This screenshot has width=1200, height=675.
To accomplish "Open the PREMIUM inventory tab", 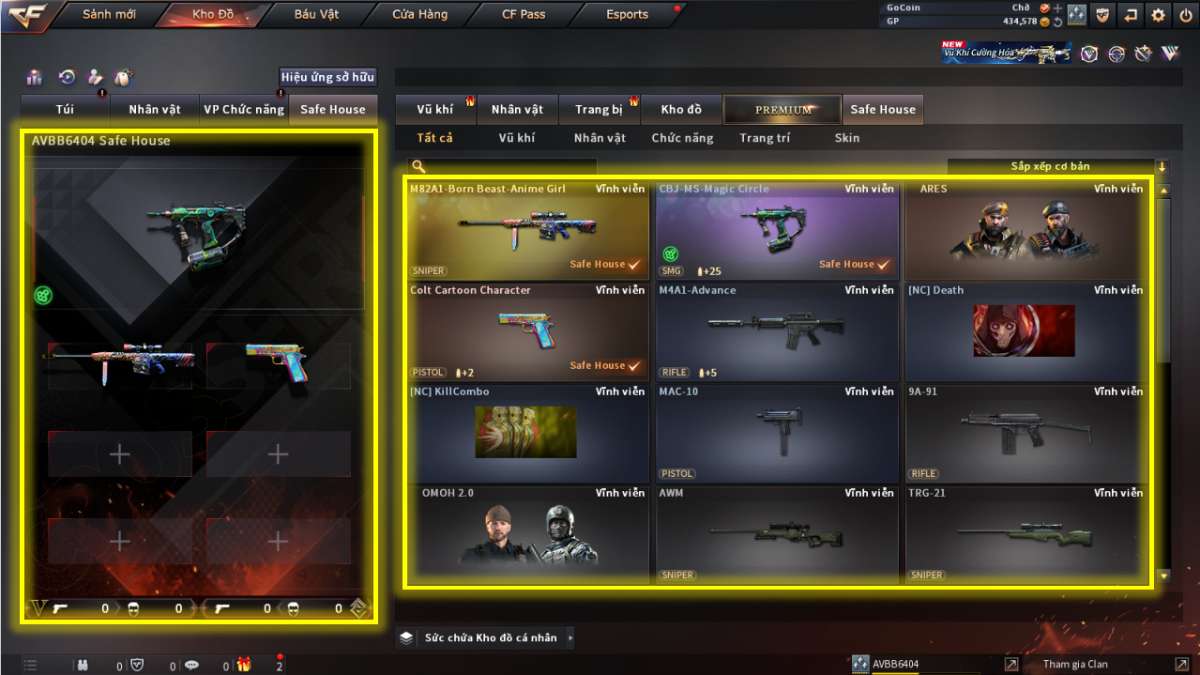I will (783, 110).
